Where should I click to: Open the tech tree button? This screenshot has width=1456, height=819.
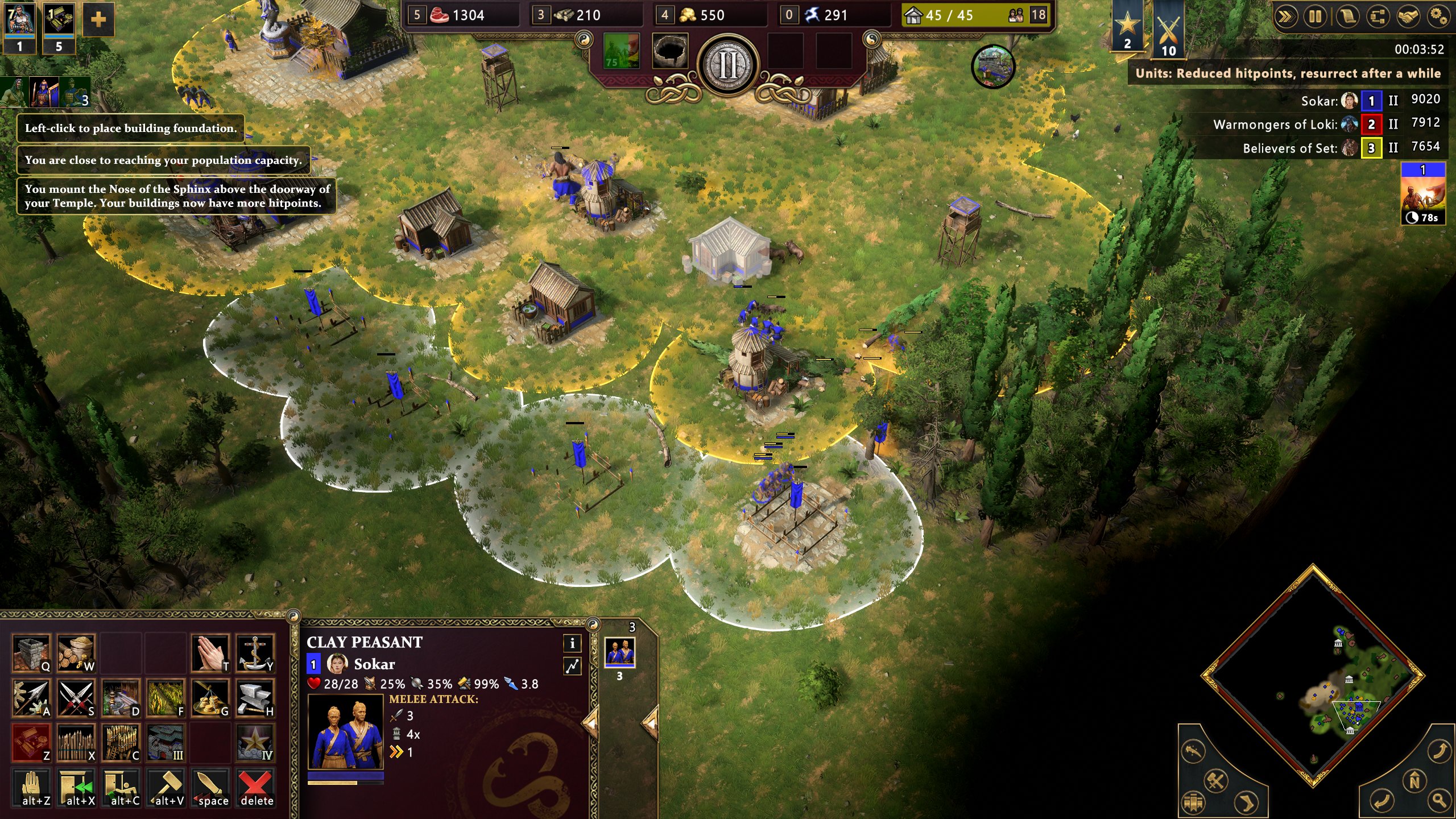(1377, 16)
